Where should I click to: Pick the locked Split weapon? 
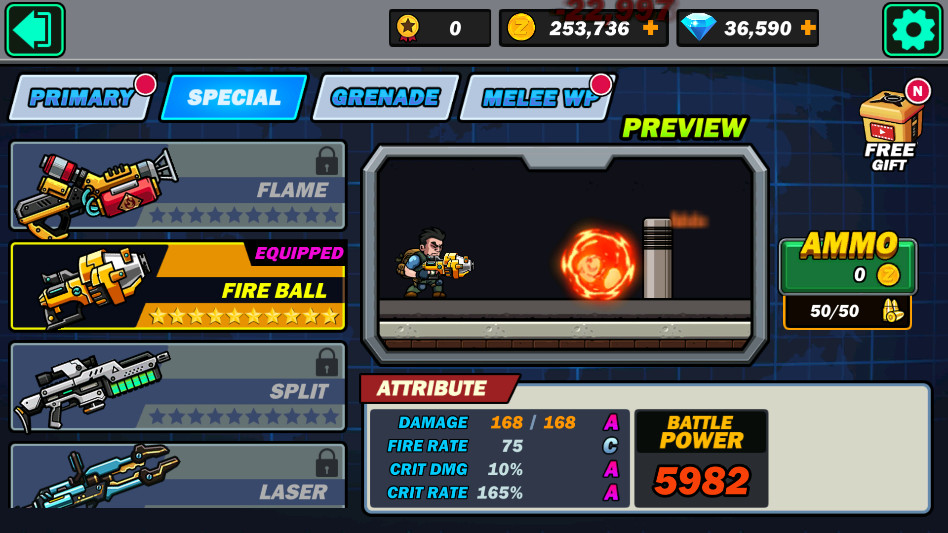(178, 387)
